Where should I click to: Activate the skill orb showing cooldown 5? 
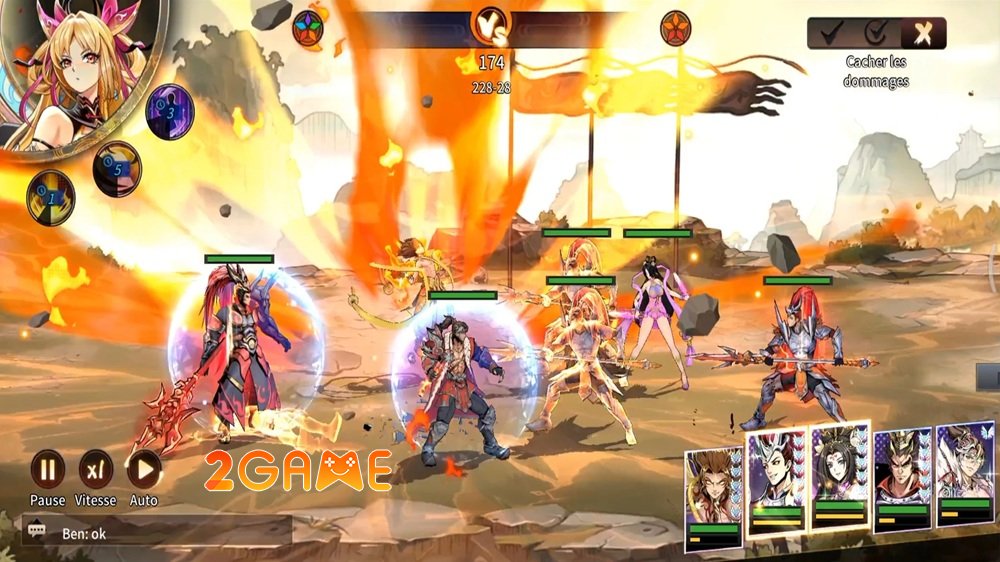coord(117,168)
